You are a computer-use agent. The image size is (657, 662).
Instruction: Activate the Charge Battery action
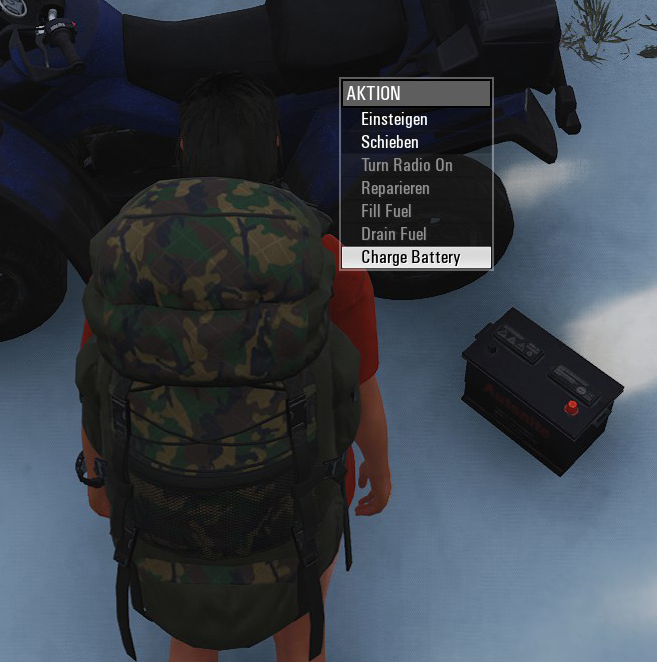(411, 257)
